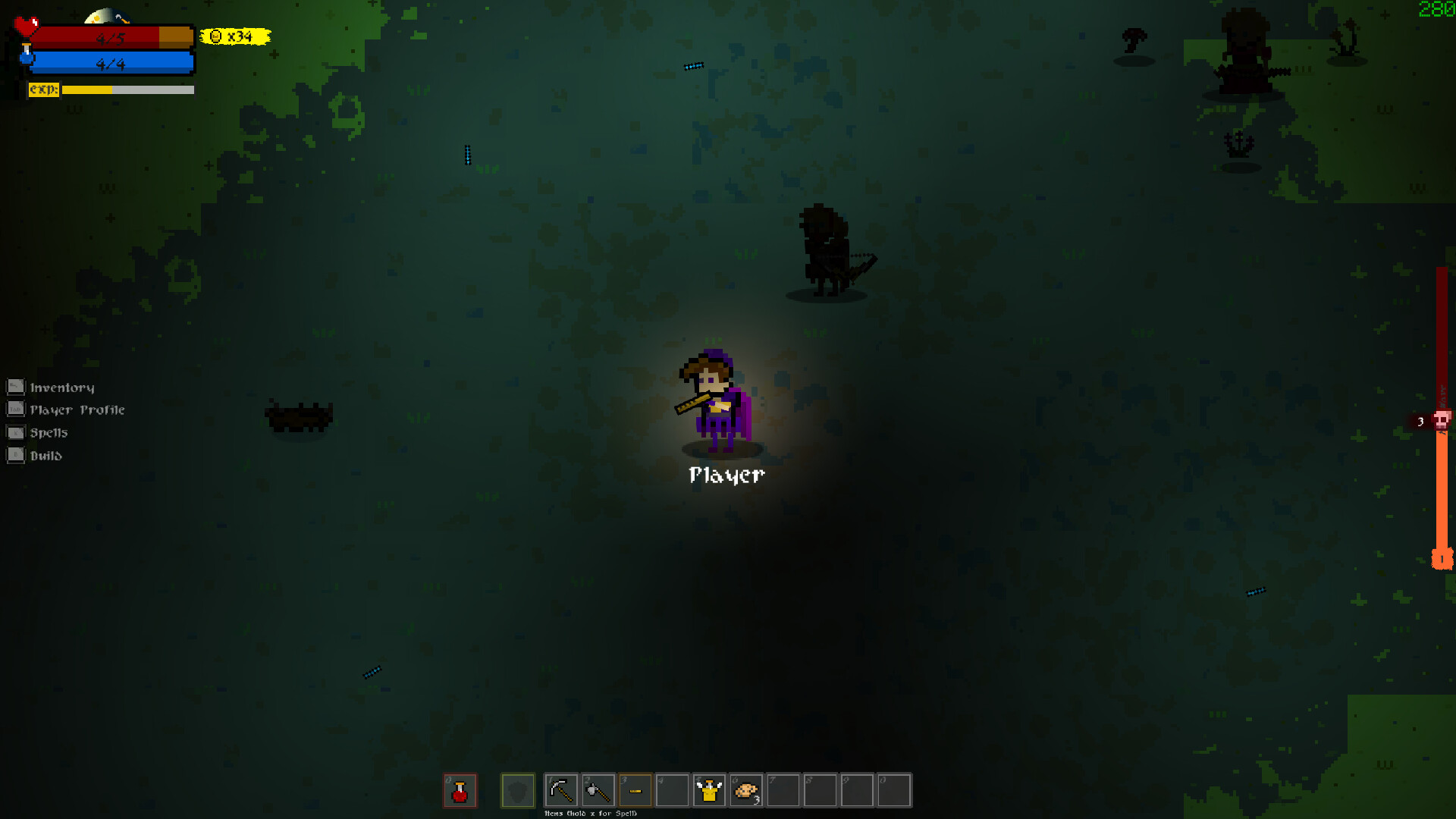The width and height of the screenshot is (1456, 819).
Task: Click the blue mana flask icon
Action: [x=27, y=56]
